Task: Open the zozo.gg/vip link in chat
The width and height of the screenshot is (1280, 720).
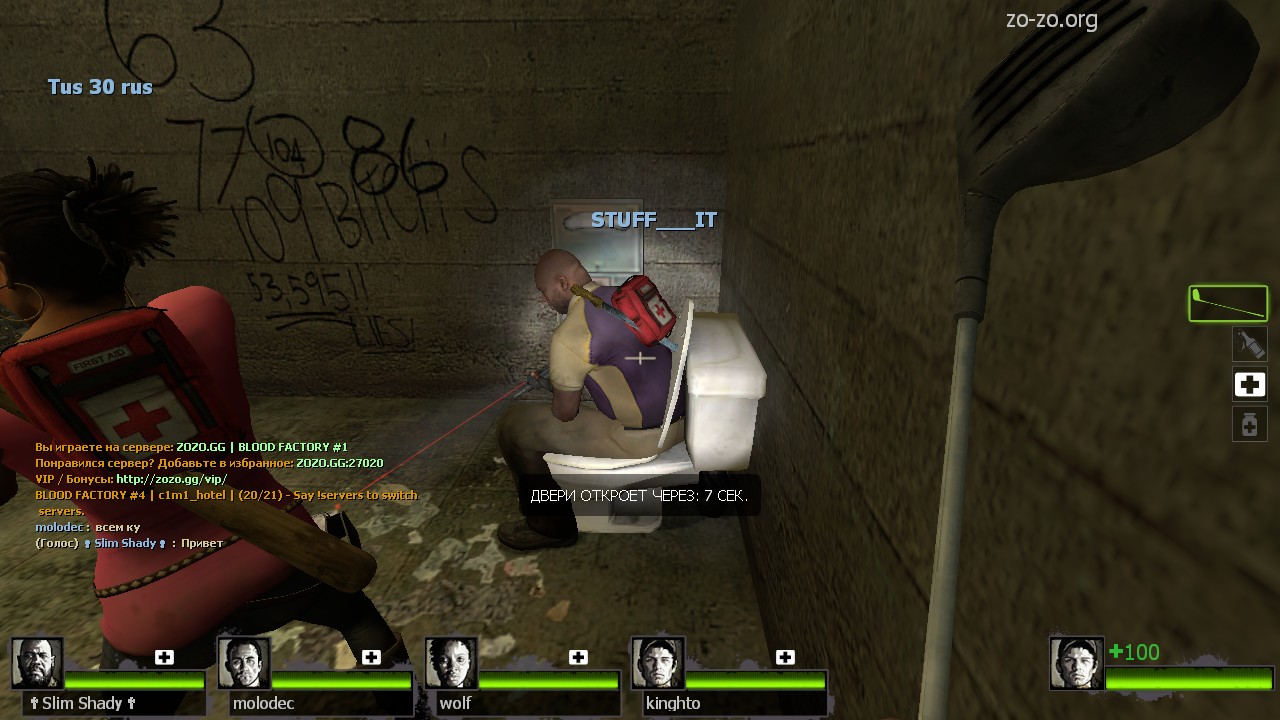Action: click(x=171, y=479)
